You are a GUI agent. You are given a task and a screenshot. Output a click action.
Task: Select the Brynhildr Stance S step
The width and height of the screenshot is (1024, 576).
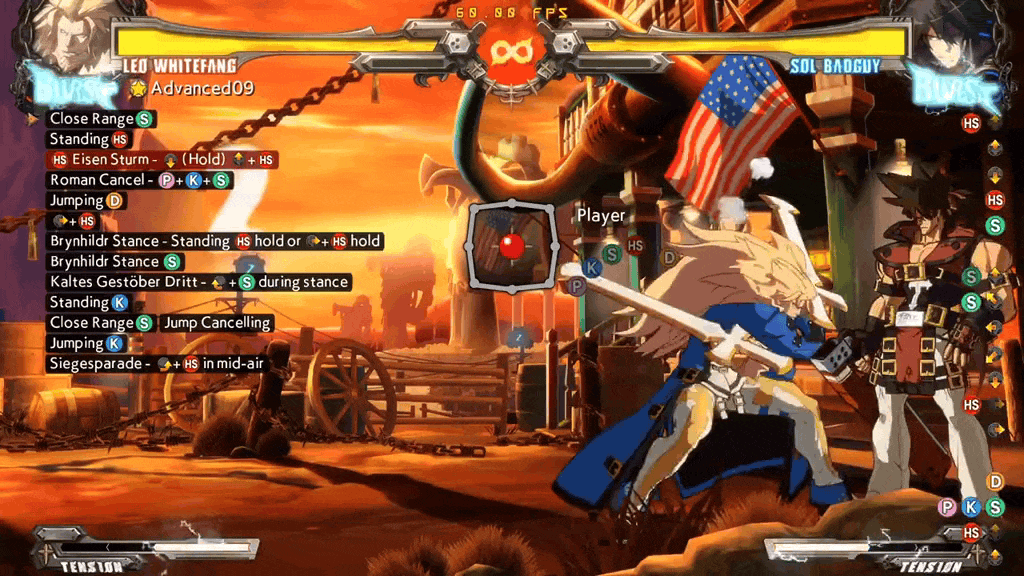116,262
